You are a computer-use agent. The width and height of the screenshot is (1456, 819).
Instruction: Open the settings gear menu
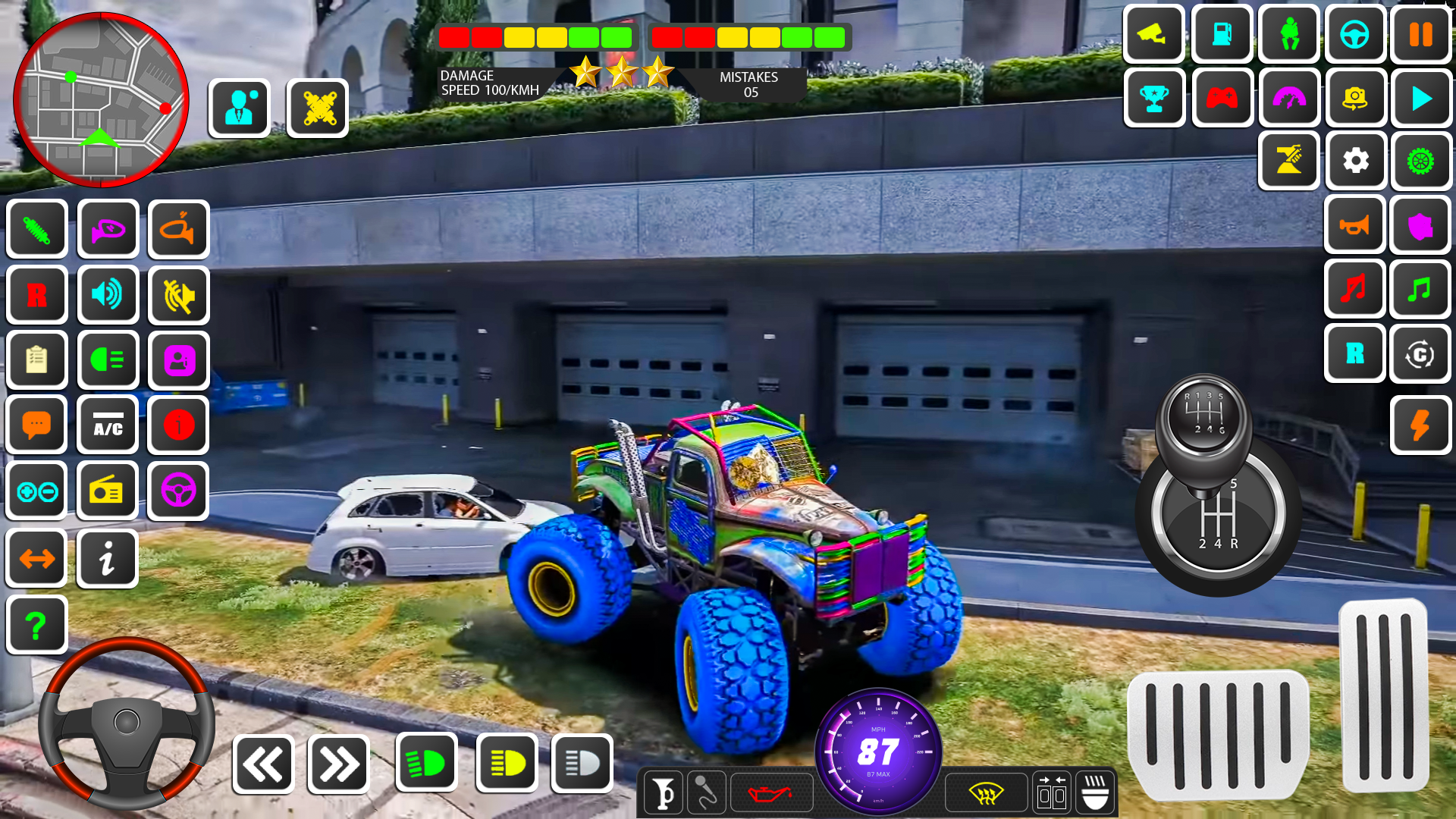coord(1357,162)
